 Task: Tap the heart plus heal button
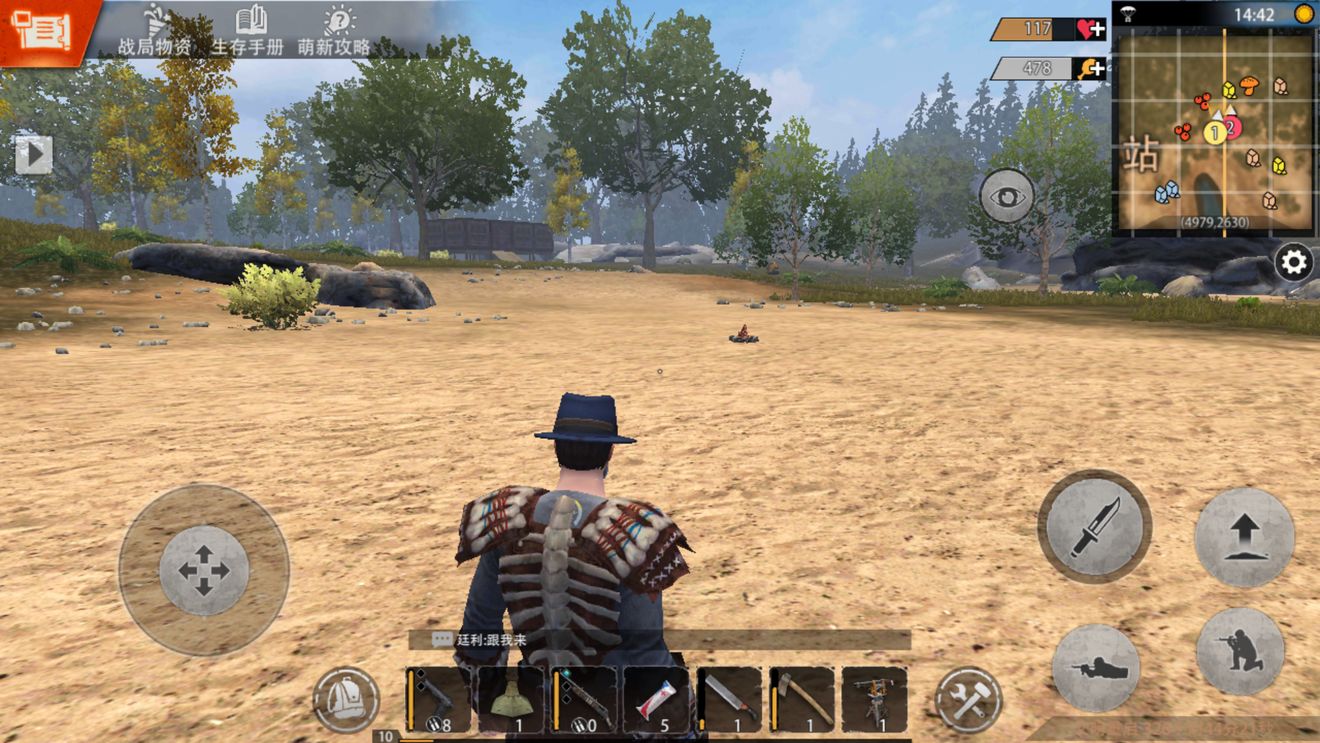tap(1090, 29)
